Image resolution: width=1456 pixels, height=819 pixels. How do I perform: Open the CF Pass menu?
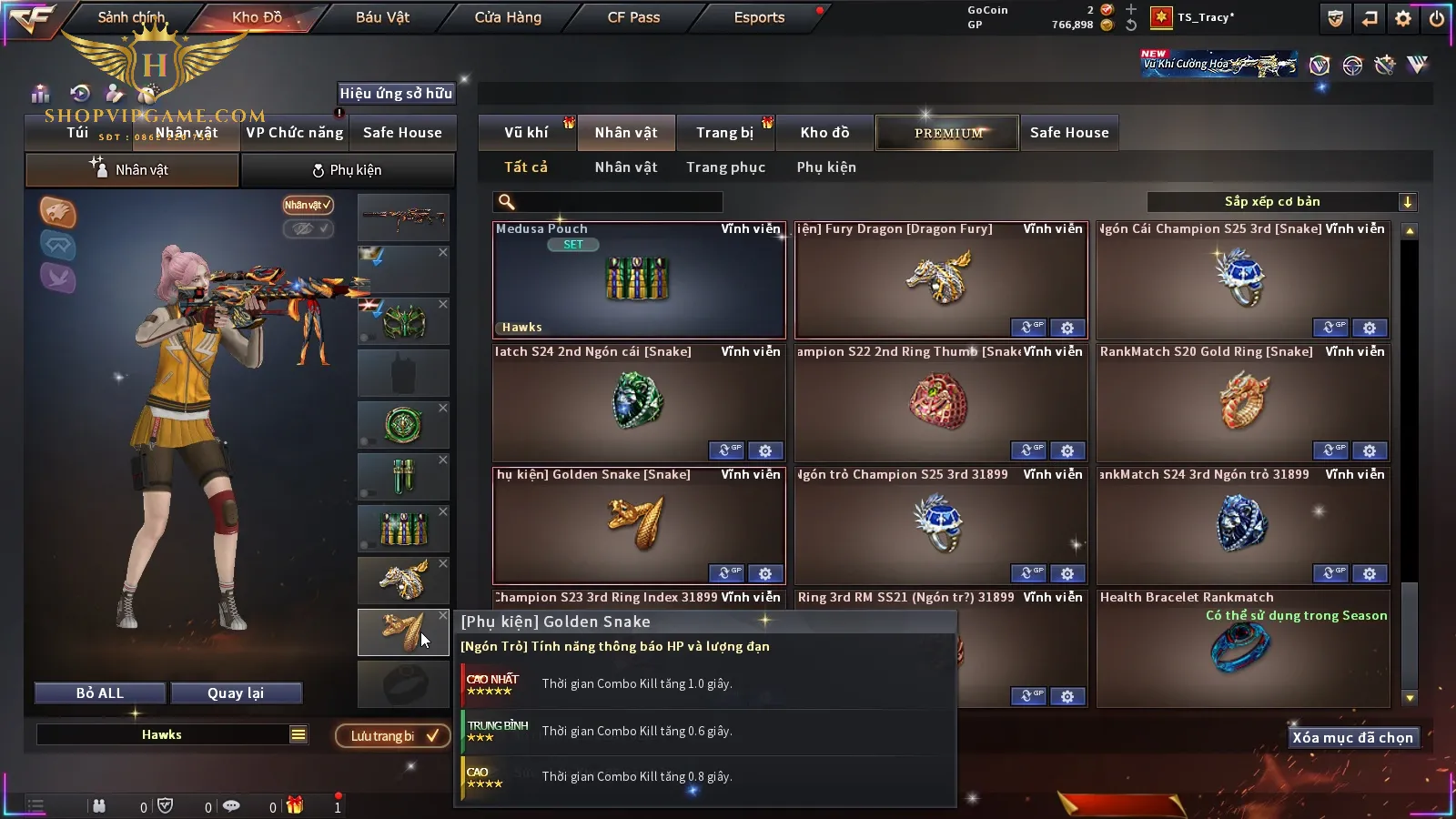(633, 17)
